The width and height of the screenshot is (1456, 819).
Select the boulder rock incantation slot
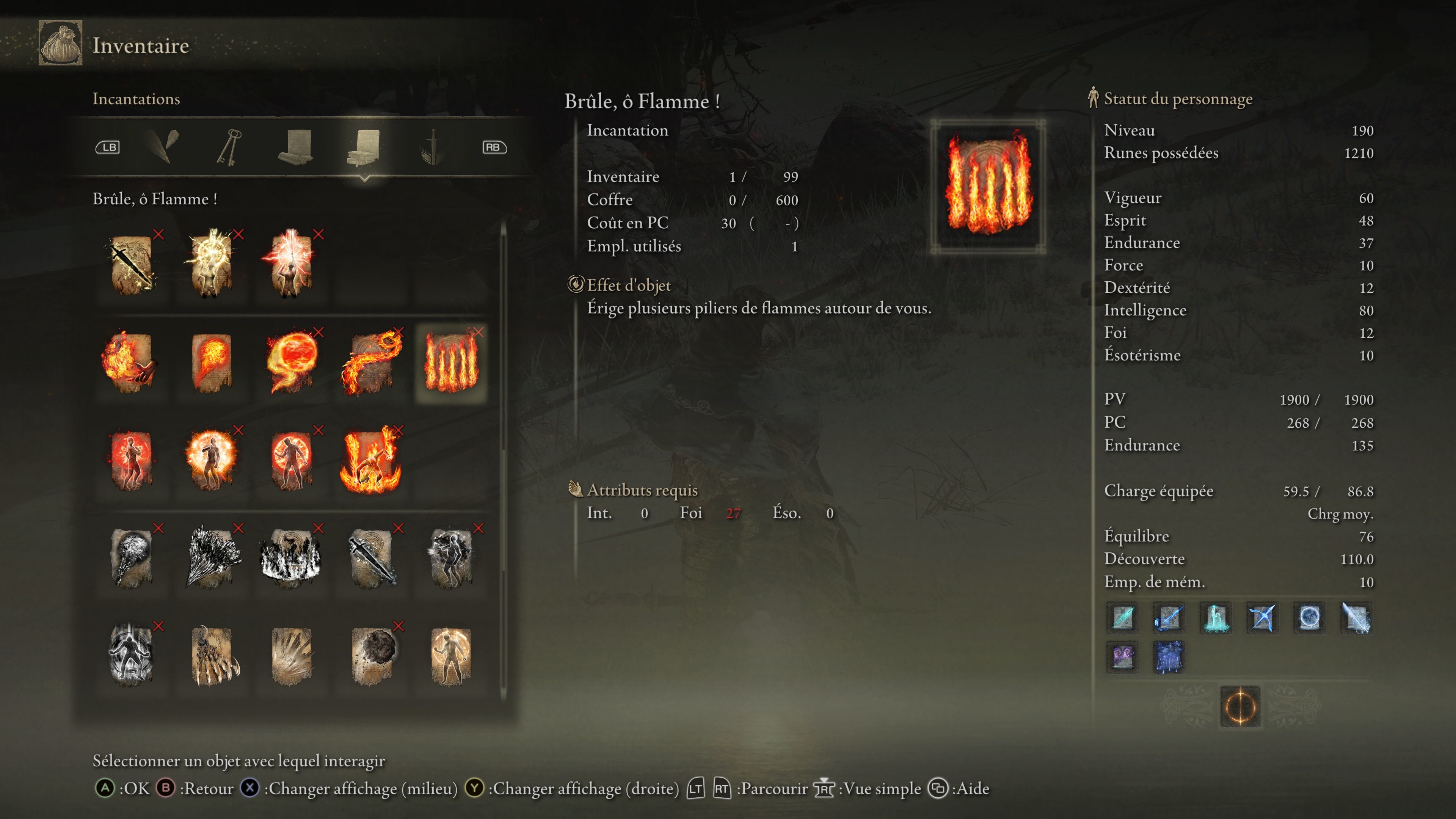pyautogui.click(x=371, y=656)
